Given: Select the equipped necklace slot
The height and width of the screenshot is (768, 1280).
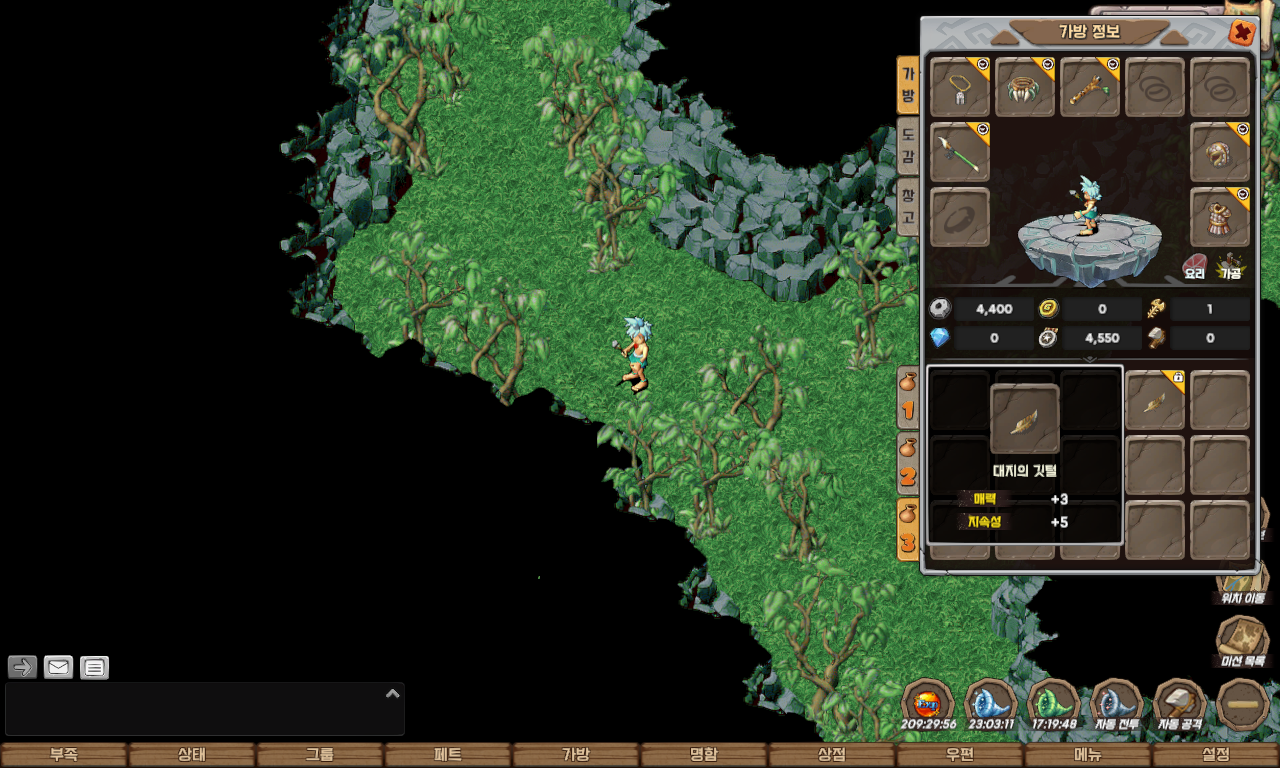Looking at the screenshot, I should (960, 87).
